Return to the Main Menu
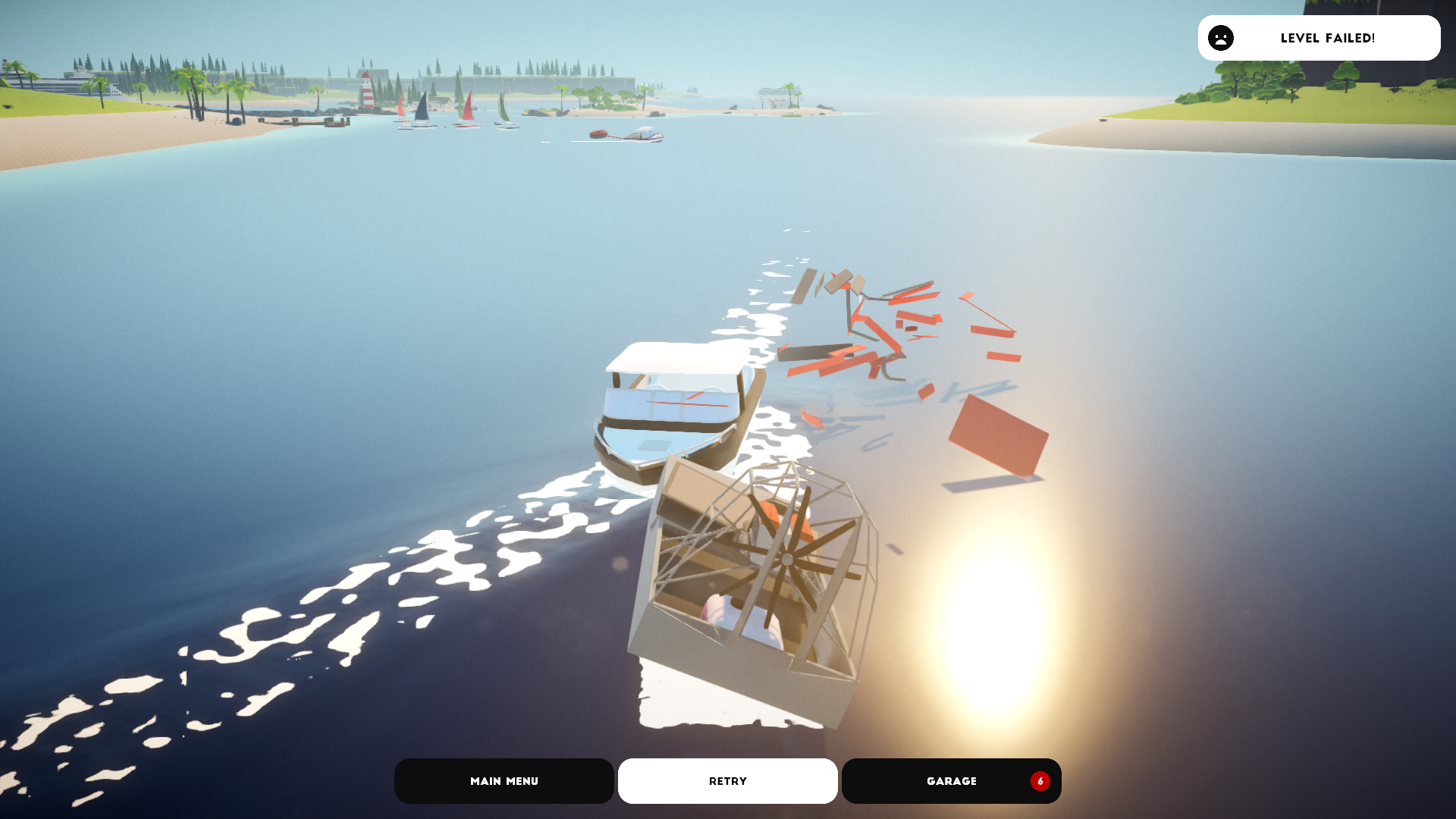The height and width of the screenshot is (819, 1456). (x=504, y=780)
